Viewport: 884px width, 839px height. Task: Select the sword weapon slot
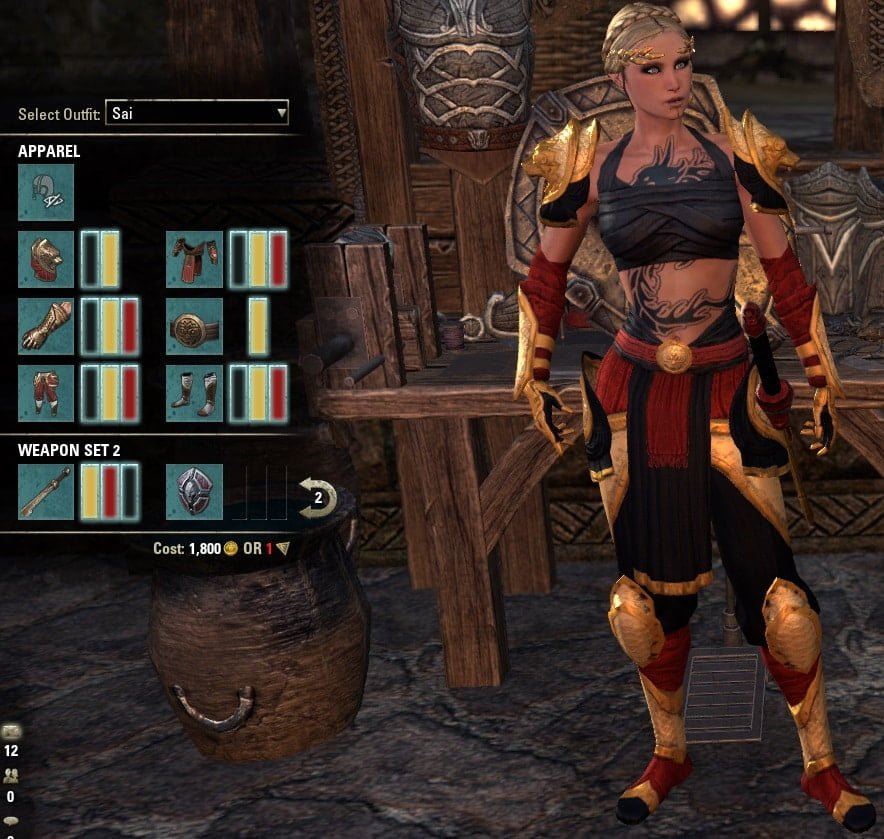[x=46, y=492]
